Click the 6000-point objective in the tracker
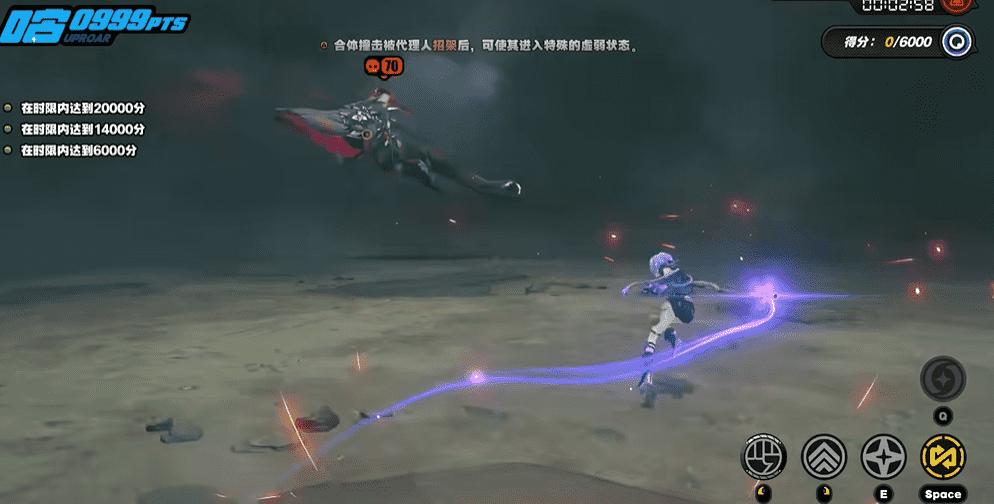 tap(78, 151)
